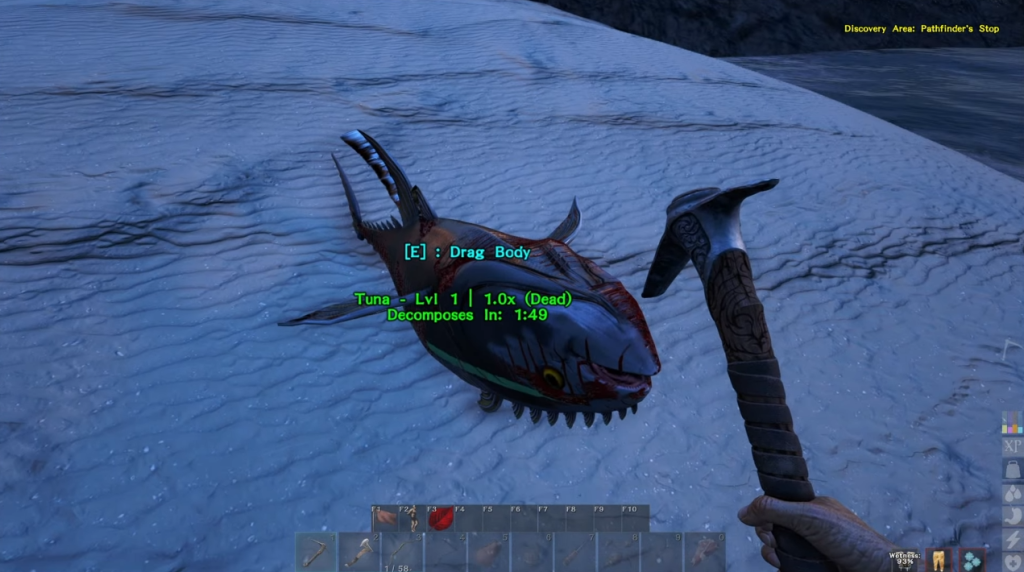Image resolution: width=1024 pixels, height=572 pixels.
Task: Open the weight status icon
Action: pyautogui.click(x=1012, y=470)
